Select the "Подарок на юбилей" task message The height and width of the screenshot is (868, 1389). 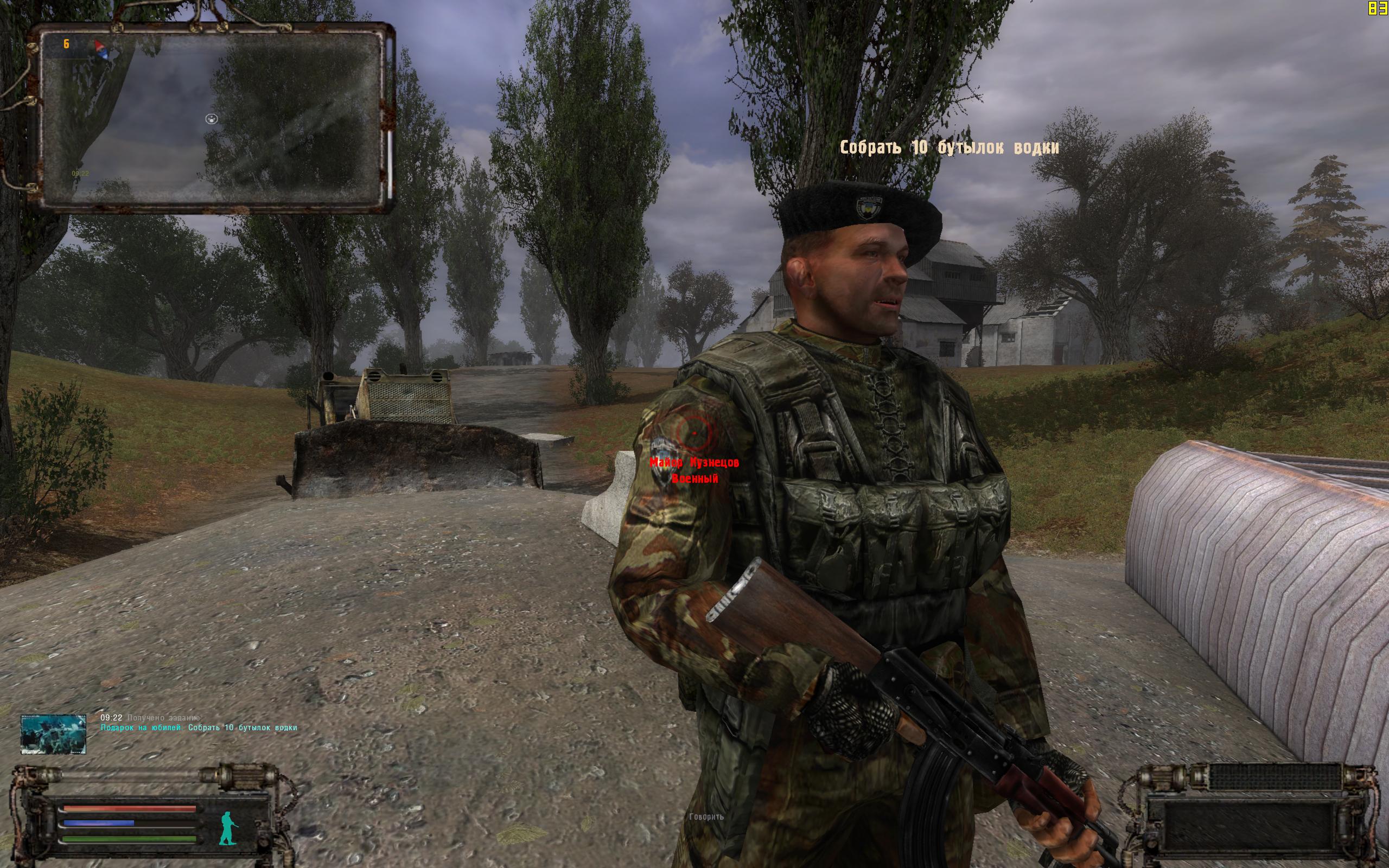(x=199, y=728)
